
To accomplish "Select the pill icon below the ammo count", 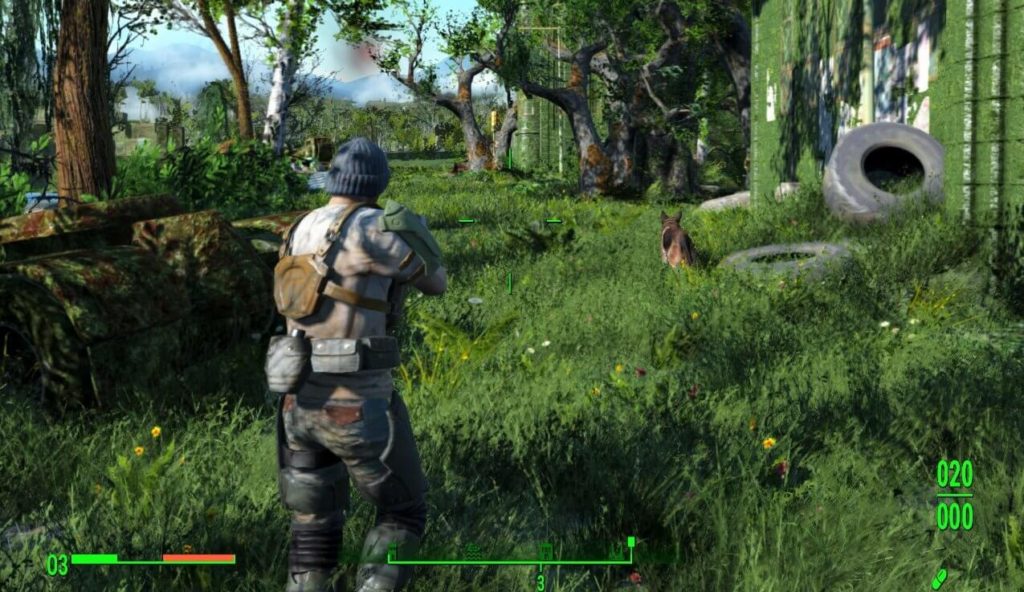I will coord(939,579).
